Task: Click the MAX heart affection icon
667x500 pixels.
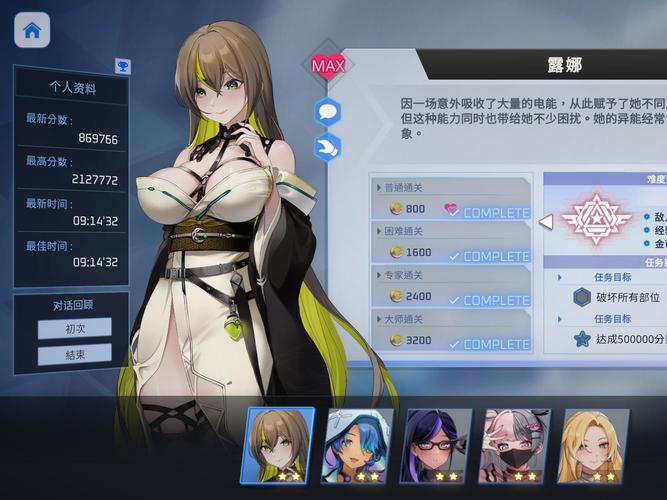Action: point(327,67)
